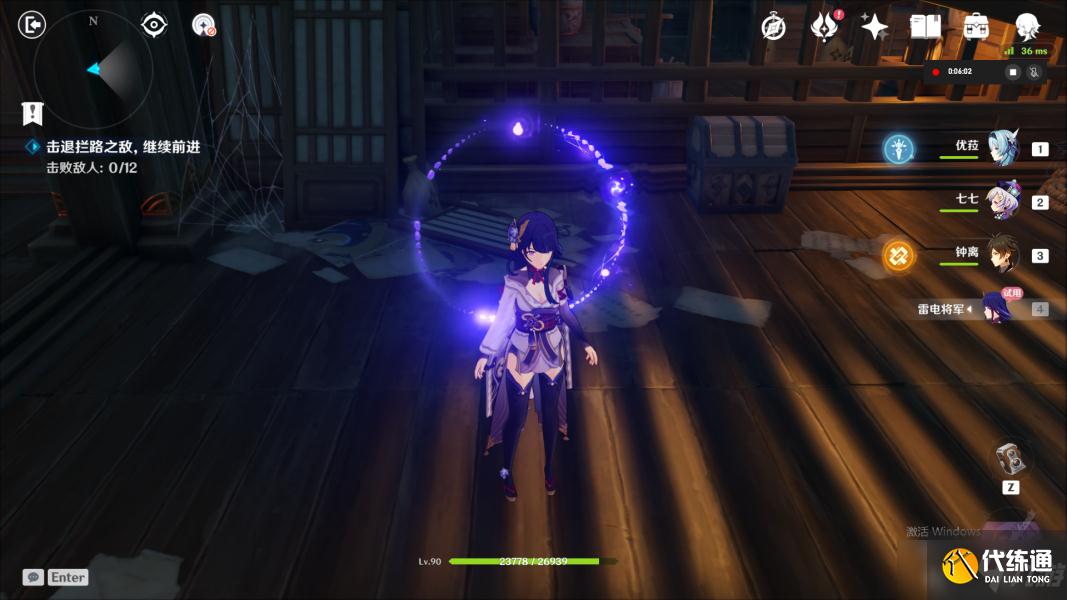Open the compass adventure icon

(774, 27)
